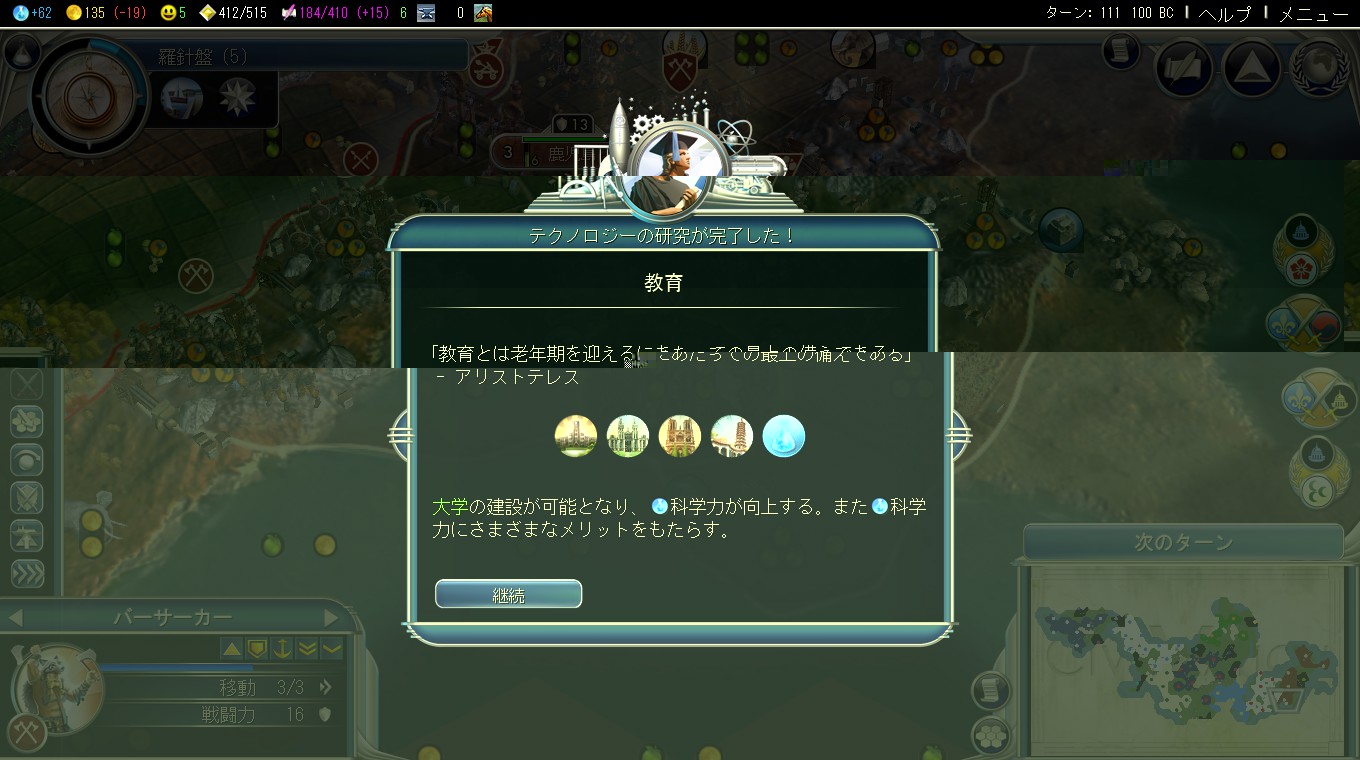Click the anvil iron resource icon in status bar
The width and height of the screenshot is (1360, 760).
427,15
